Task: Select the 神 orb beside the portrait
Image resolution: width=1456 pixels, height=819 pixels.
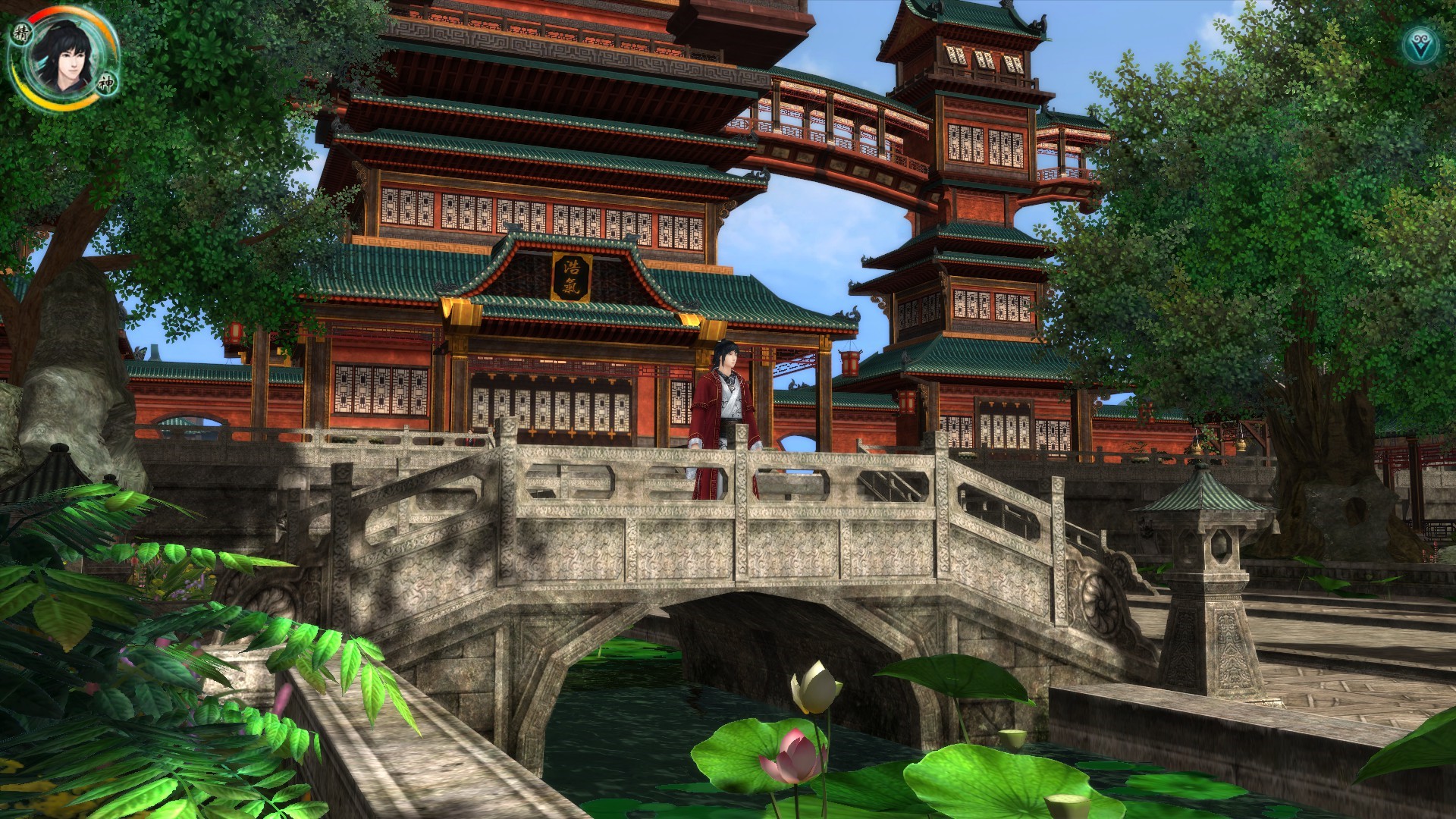Action: pos(105,85)
